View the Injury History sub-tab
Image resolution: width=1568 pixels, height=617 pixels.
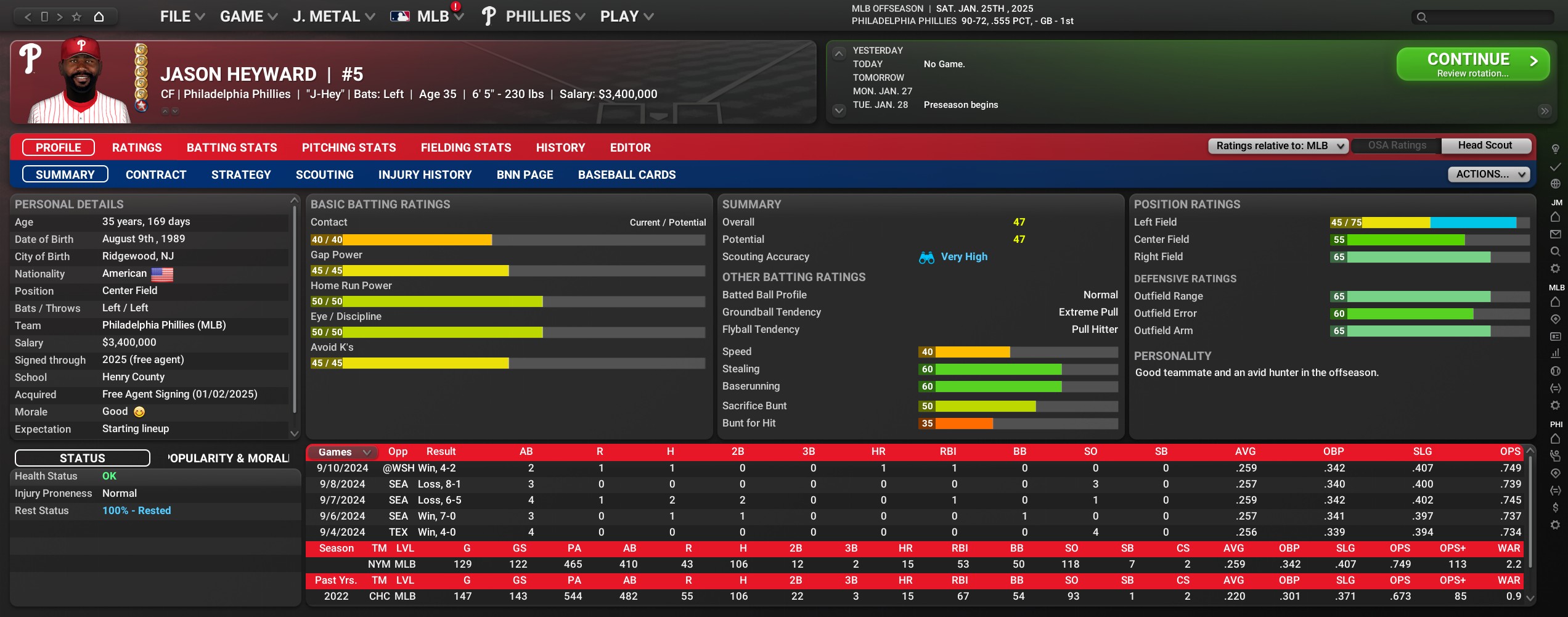click(425, 175)
